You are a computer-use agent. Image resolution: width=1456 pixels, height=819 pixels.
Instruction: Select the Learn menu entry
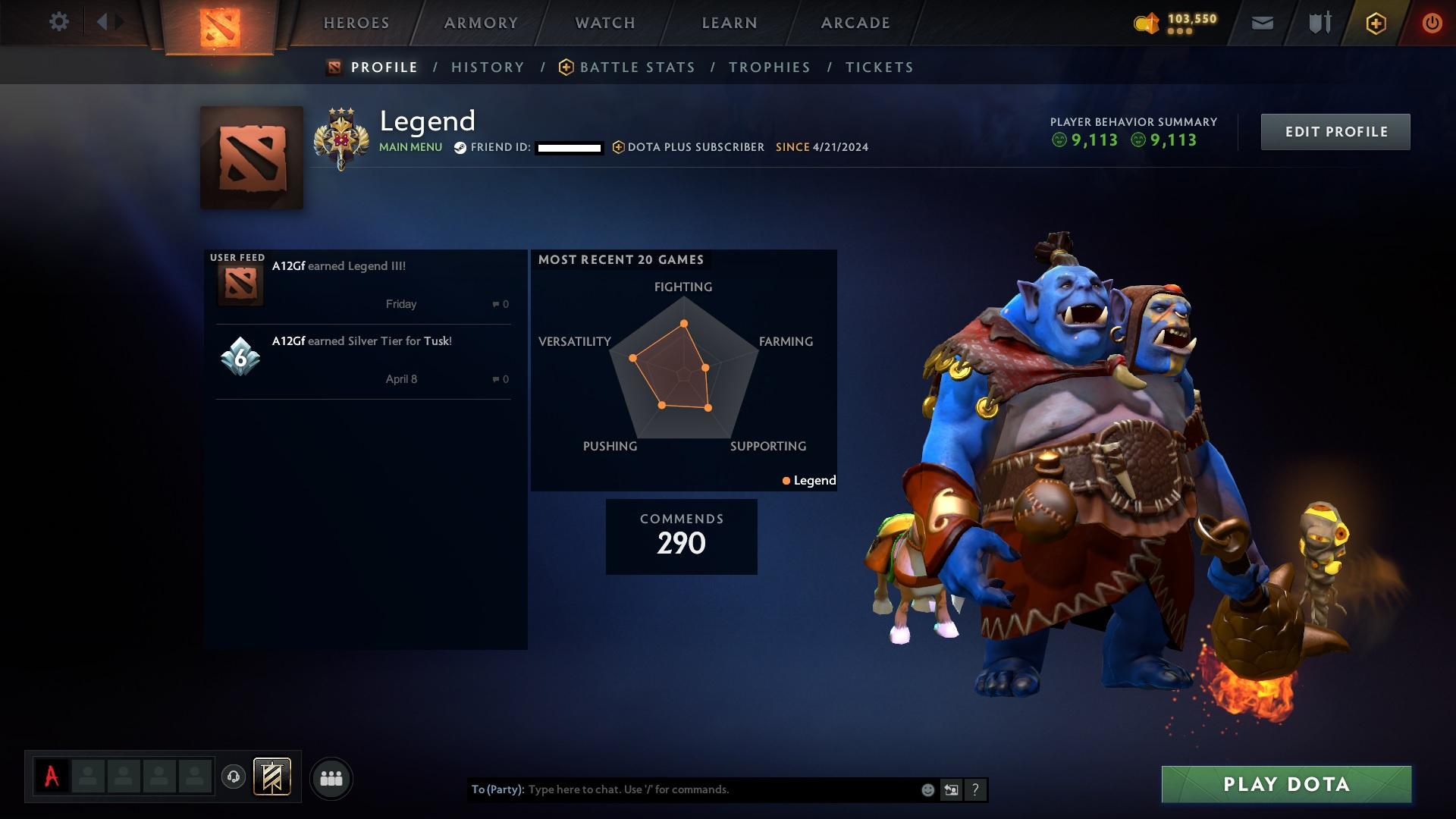[x=730, y=23]
